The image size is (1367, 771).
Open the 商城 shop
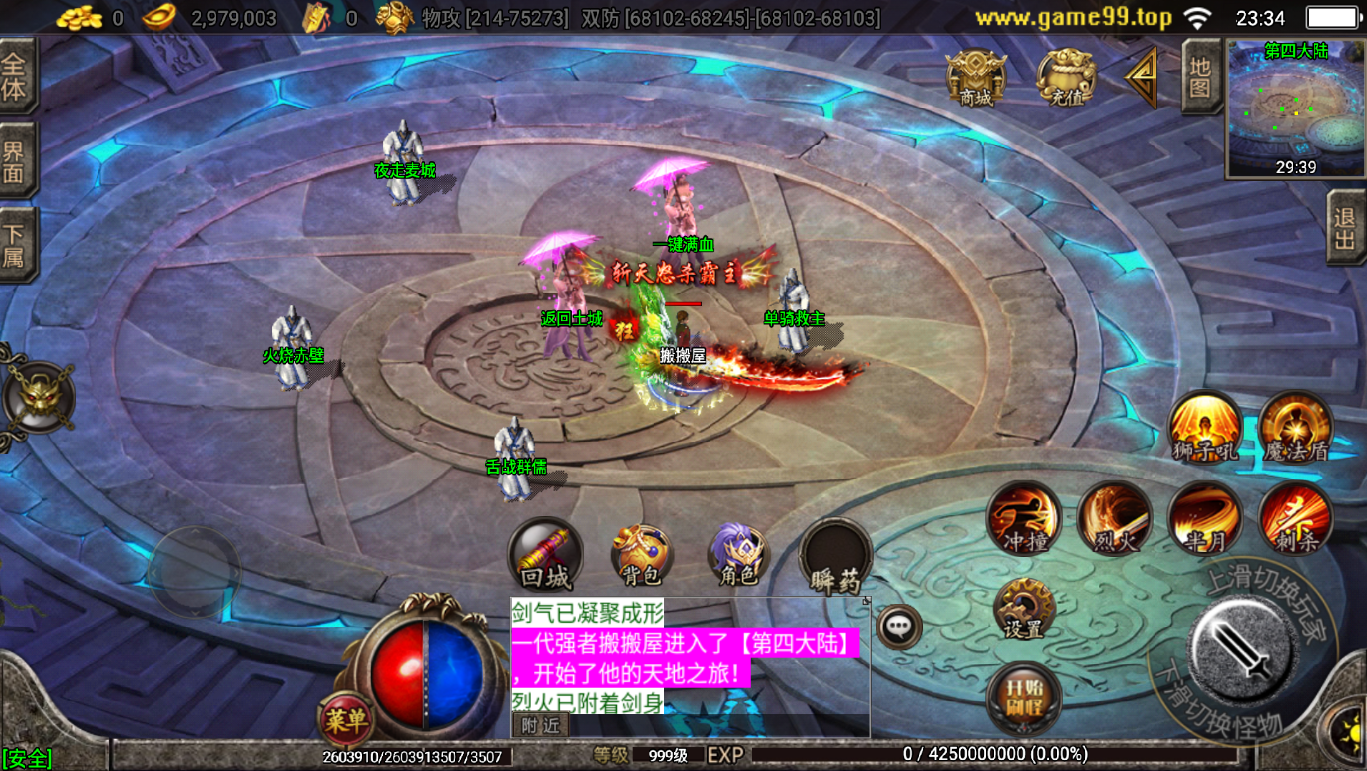click(976, 77)
